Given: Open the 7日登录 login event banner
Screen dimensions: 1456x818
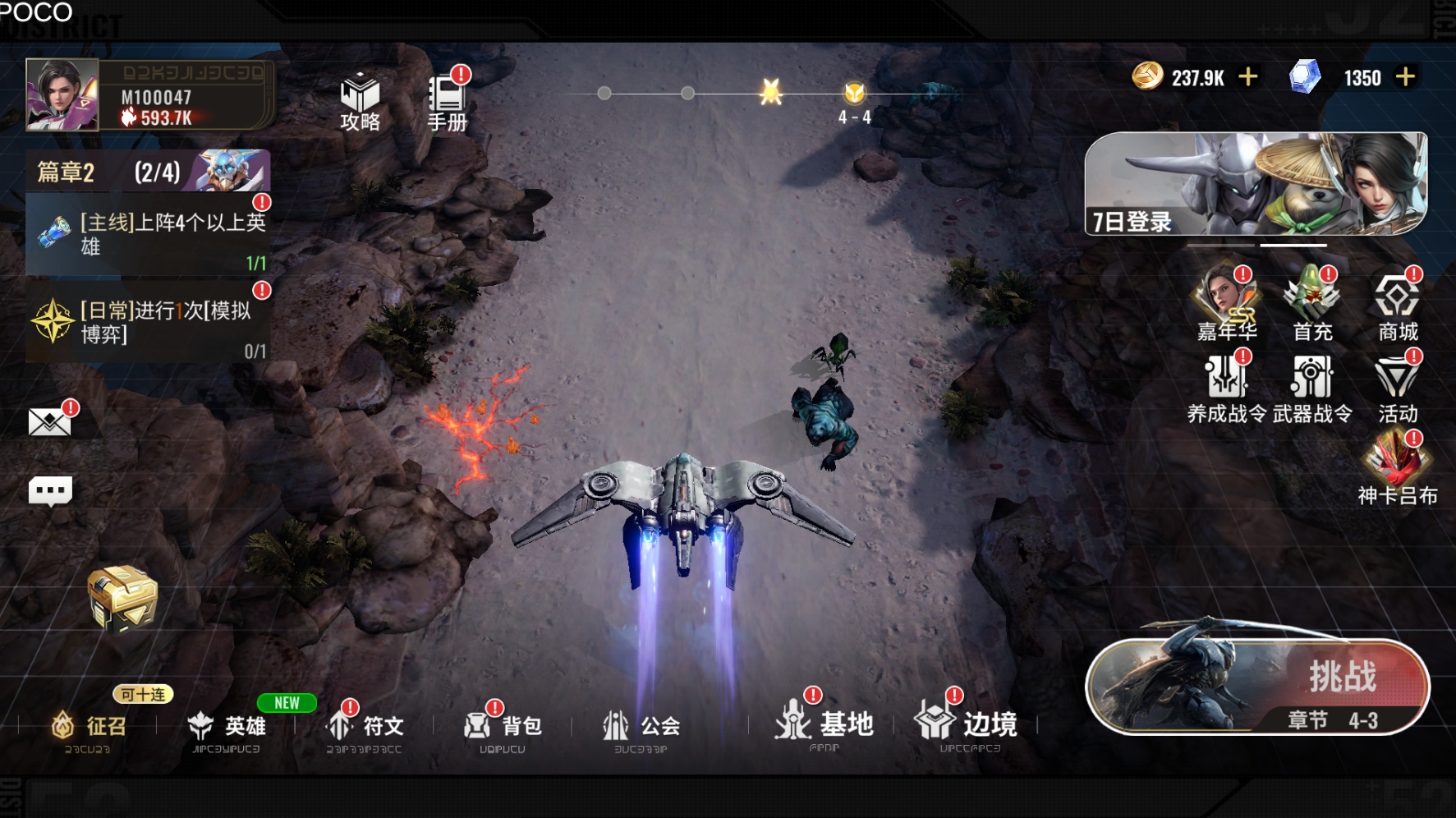Looking at the screenshot, I should 1256,184.
